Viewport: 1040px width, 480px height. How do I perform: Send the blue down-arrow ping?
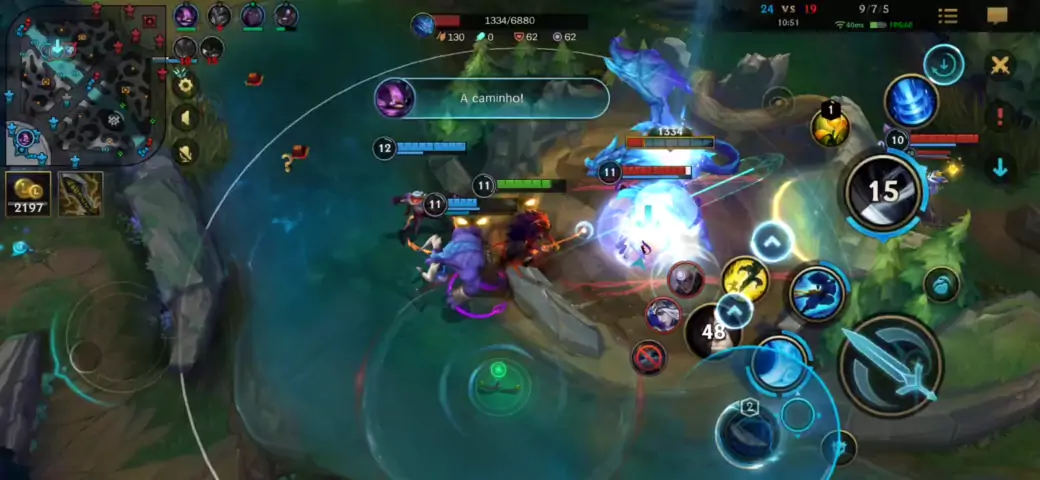click(999, 167)
